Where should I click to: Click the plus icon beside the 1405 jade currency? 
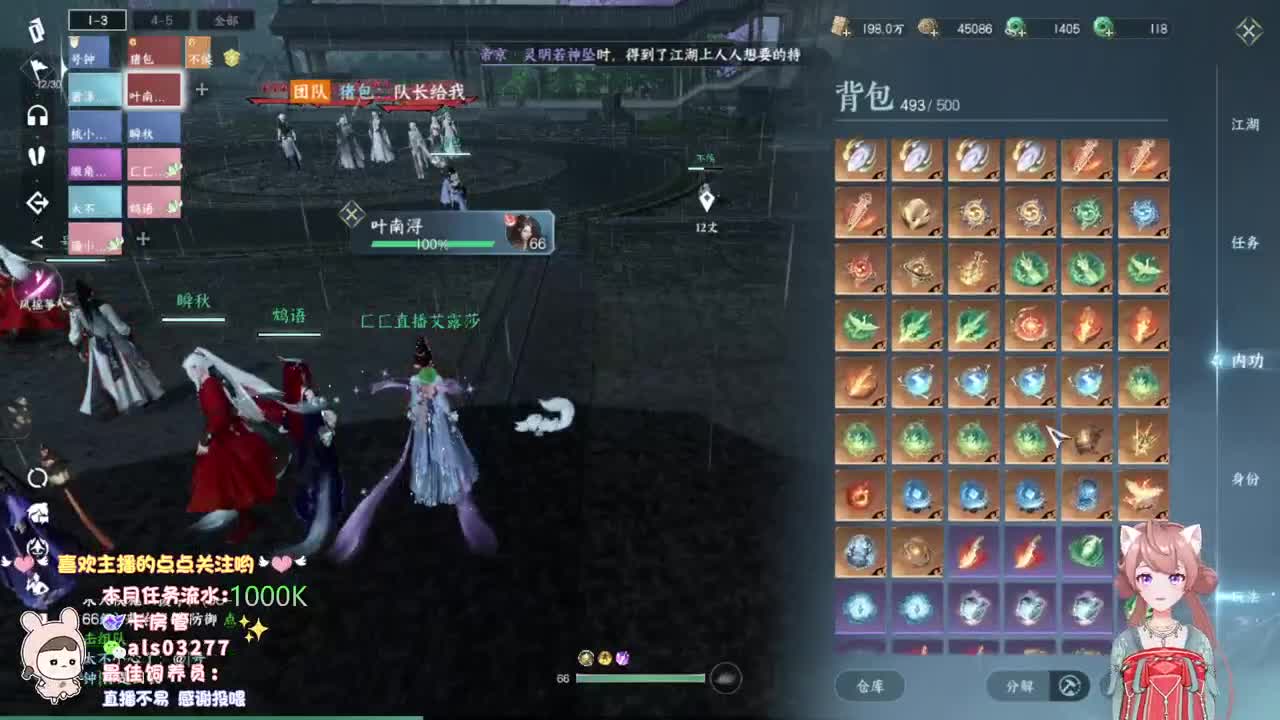1022,31
